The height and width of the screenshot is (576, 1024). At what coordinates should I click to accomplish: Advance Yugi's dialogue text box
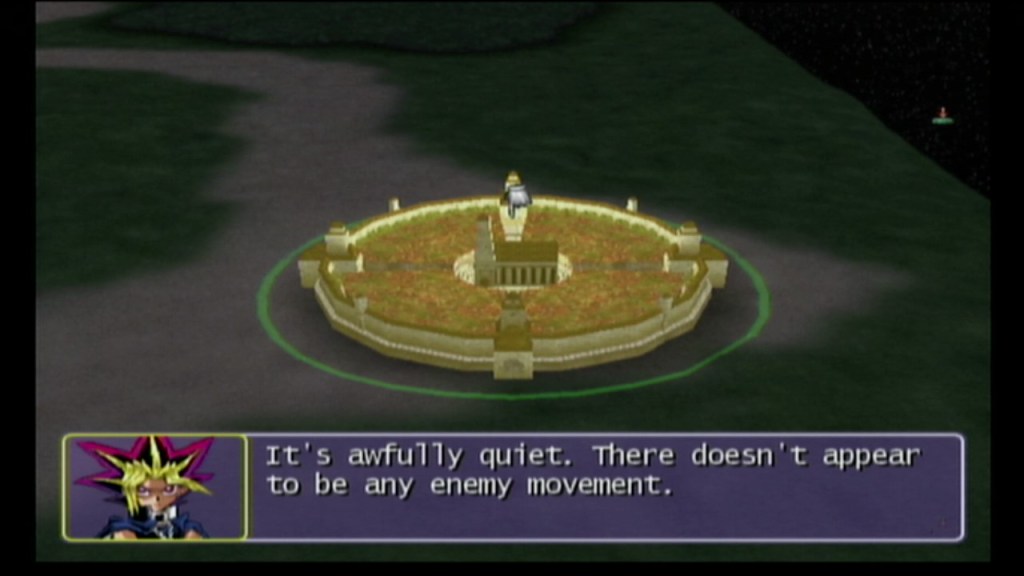(x=605, y=487)
